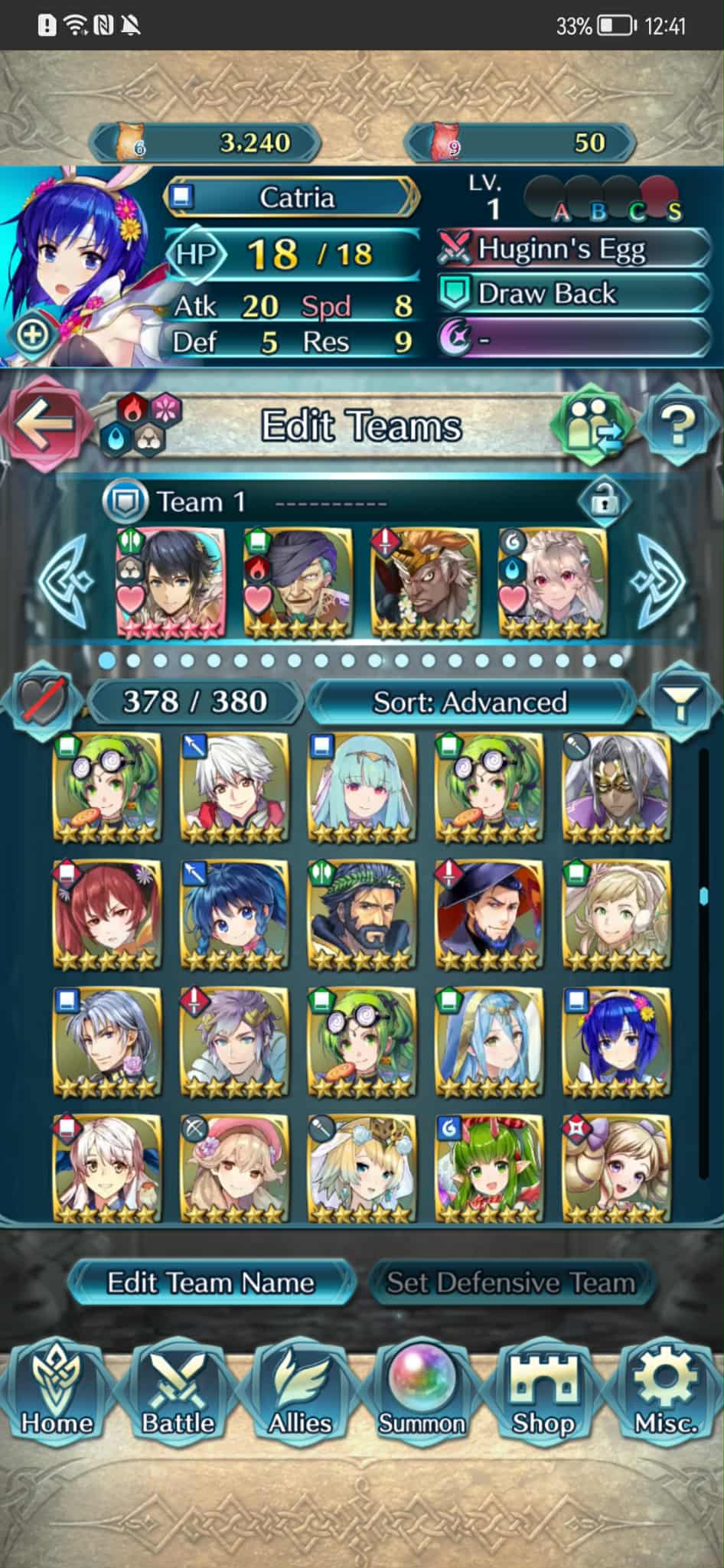Click Edit Team Name
724x1568 pixels.
(210, 1282)
